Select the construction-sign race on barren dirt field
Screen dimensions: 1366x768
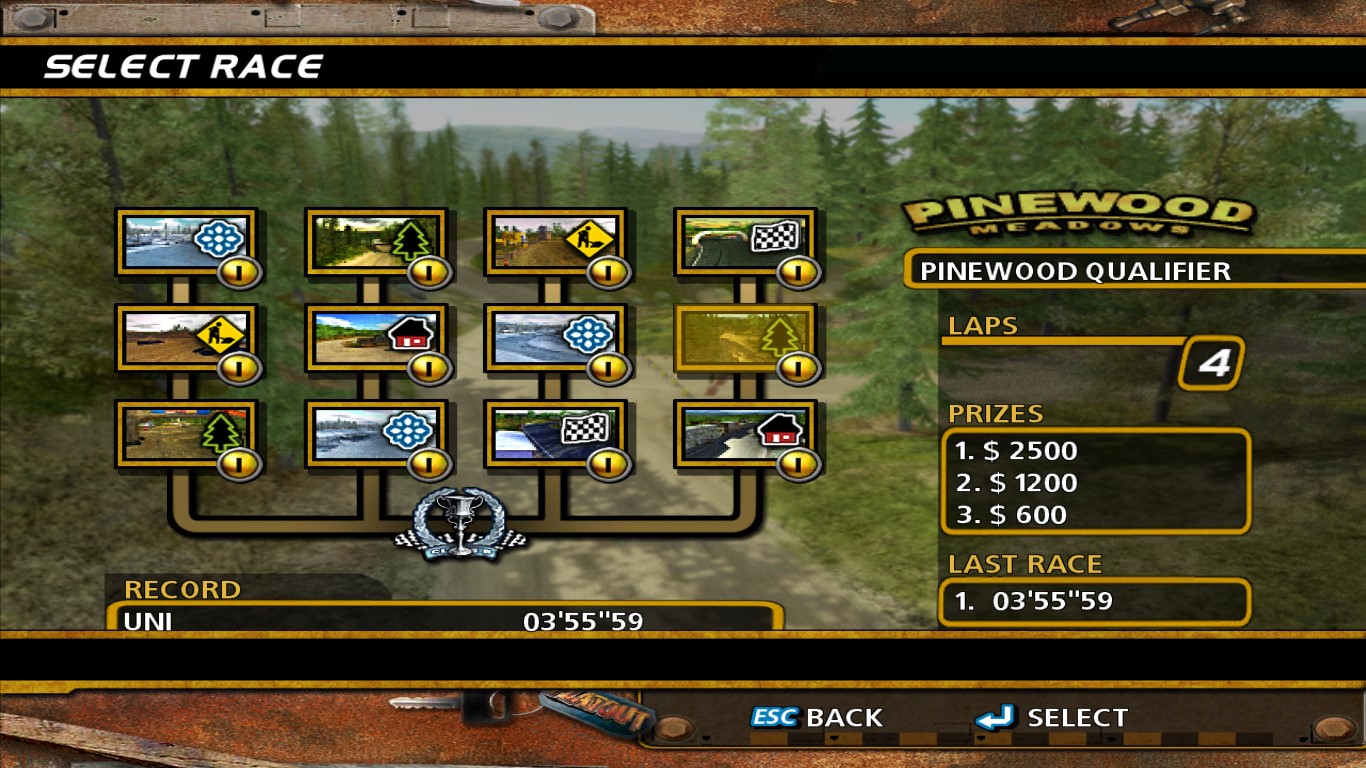[x=186, y=338]
